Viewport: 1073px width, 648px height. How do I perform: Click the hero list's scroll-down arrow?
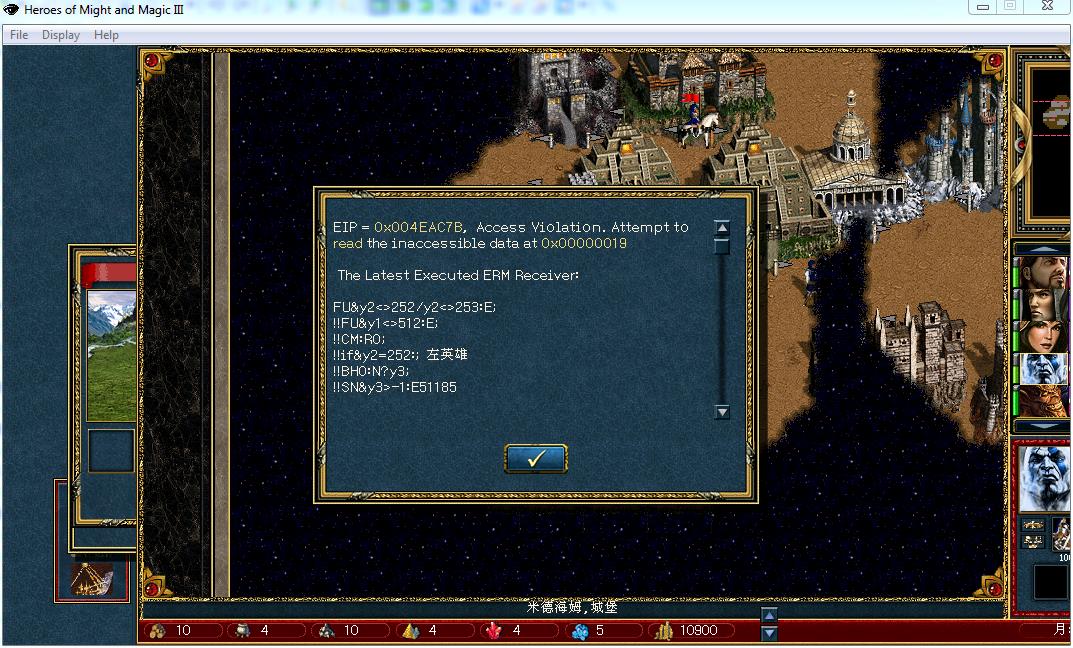pos(1041,427)
